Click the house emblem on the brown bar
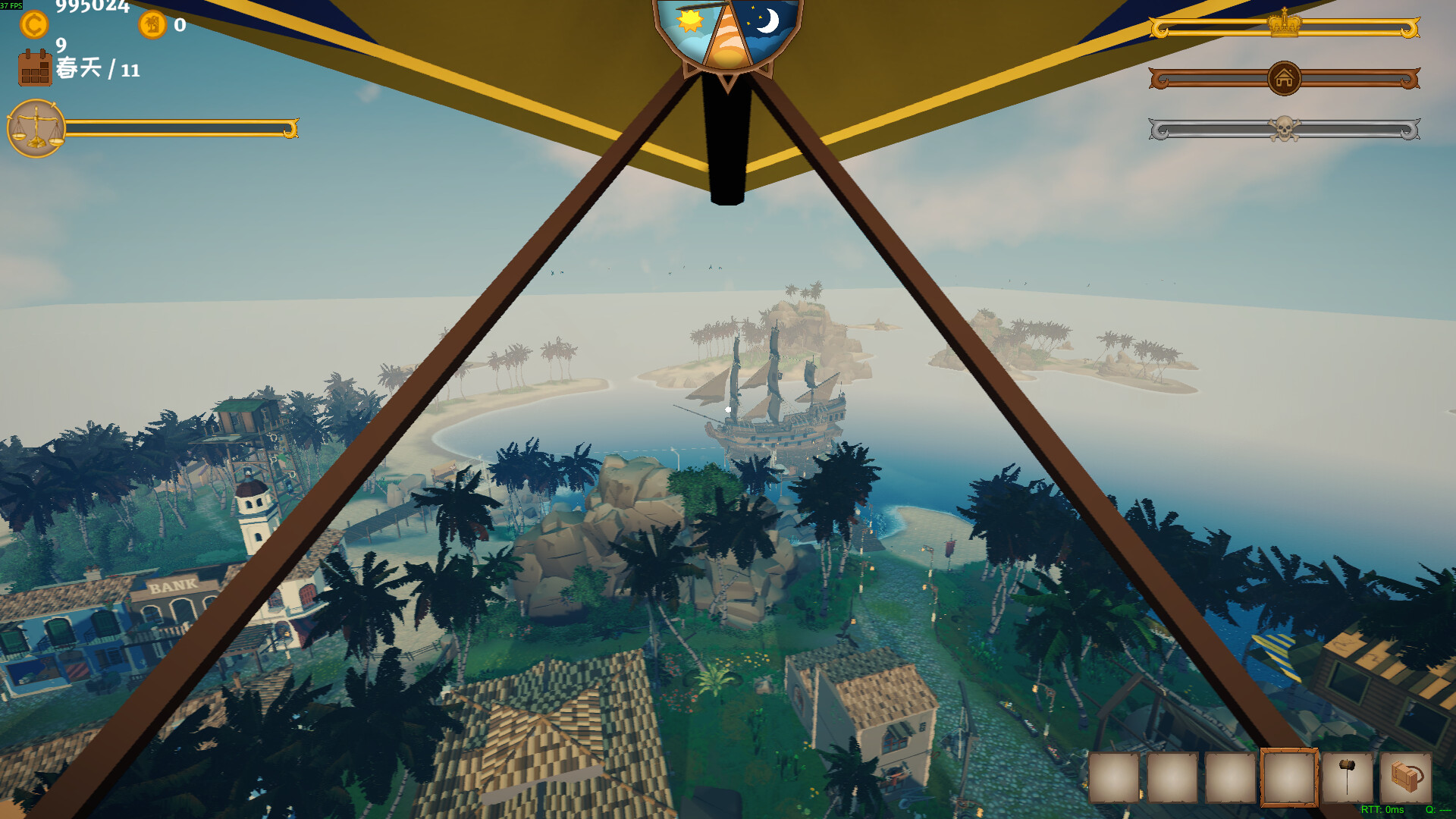 1284,78
